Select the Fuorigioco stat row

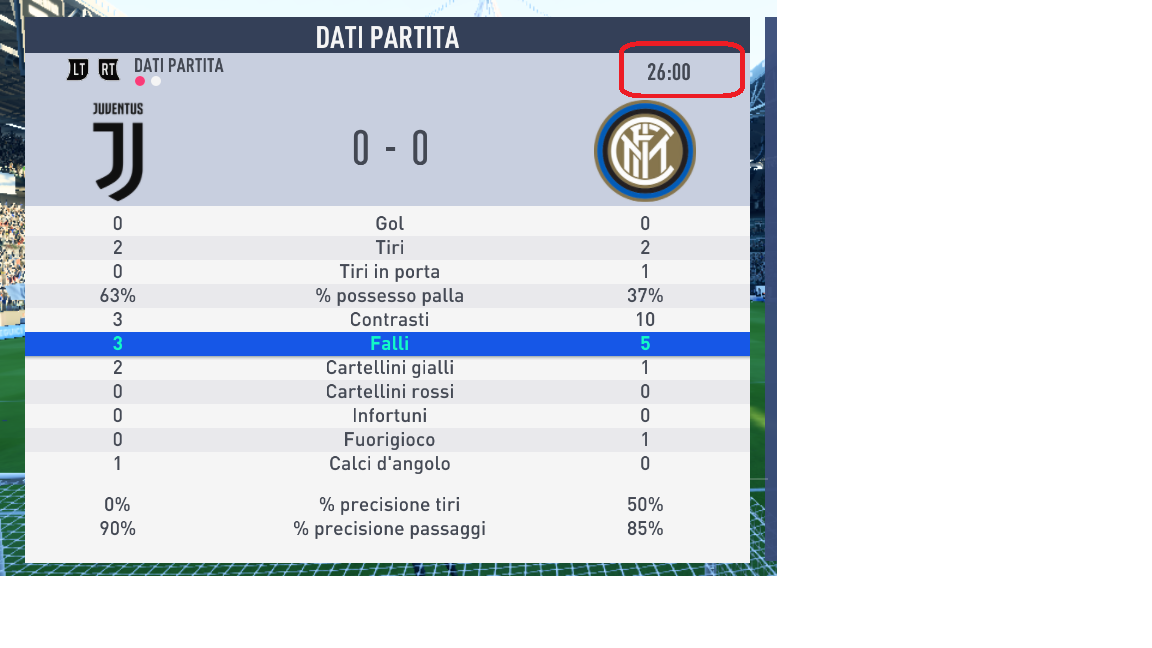pos(389,440)
